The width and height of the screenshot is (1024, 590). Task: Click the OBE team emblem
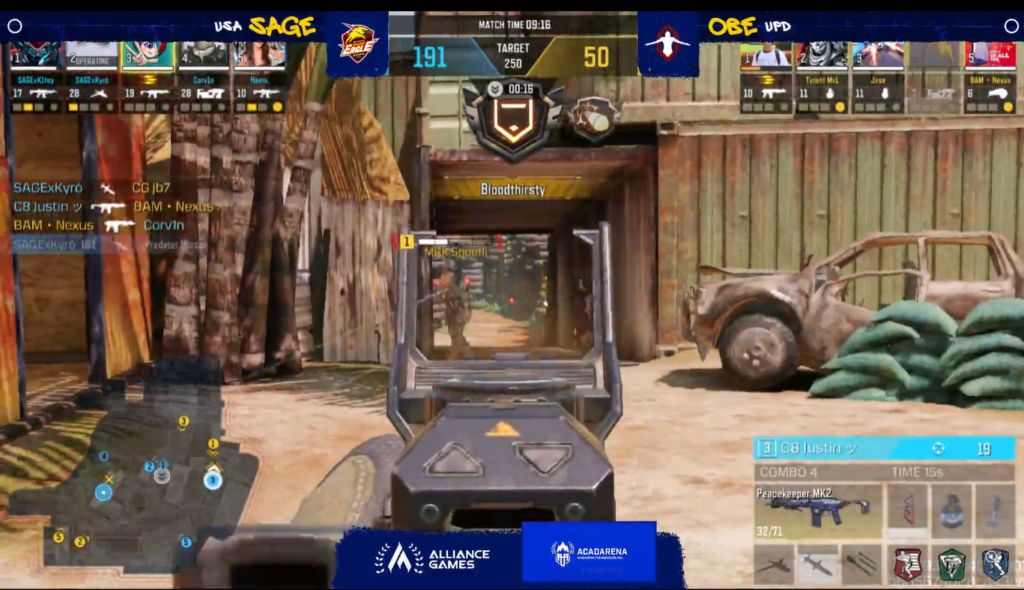(x=667, y=44)
